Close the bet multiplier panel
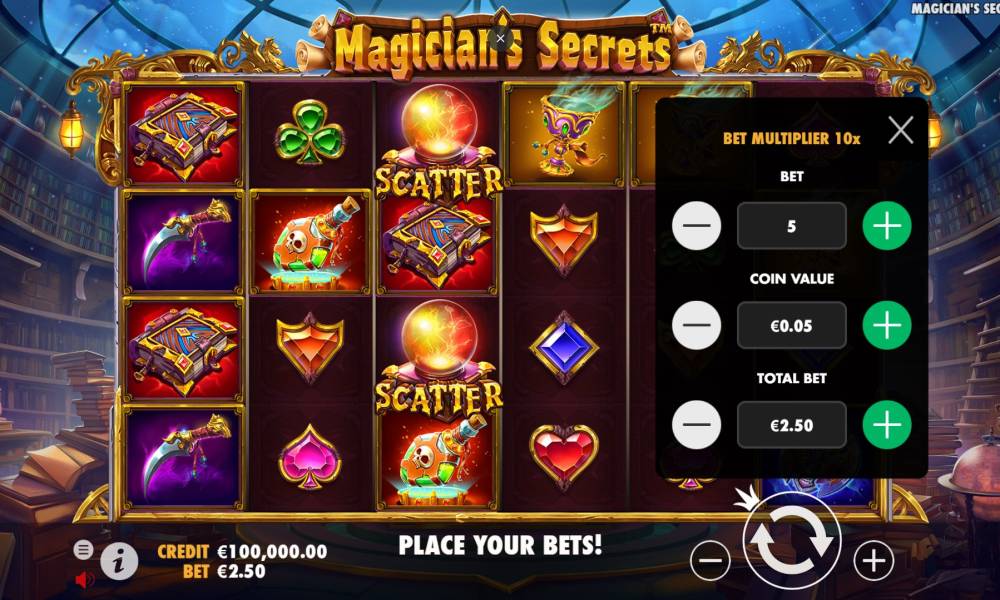The width and height of the screenshot is (1000, 600). (x=901, y=130)
